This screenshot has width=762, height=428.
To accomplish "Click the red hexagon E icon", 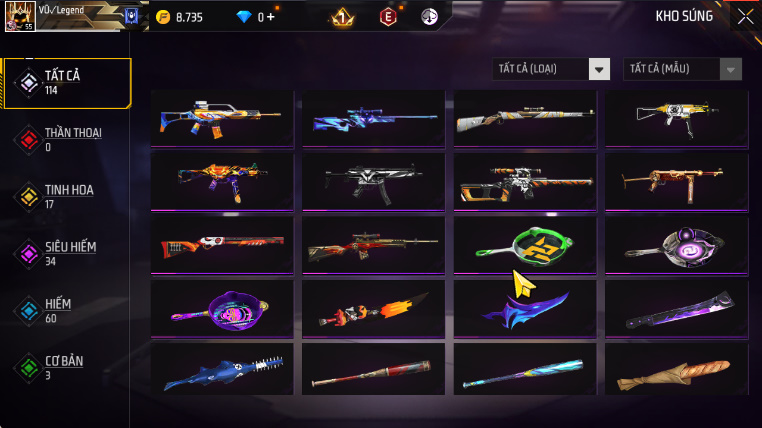I will click(x=388, y=17).
